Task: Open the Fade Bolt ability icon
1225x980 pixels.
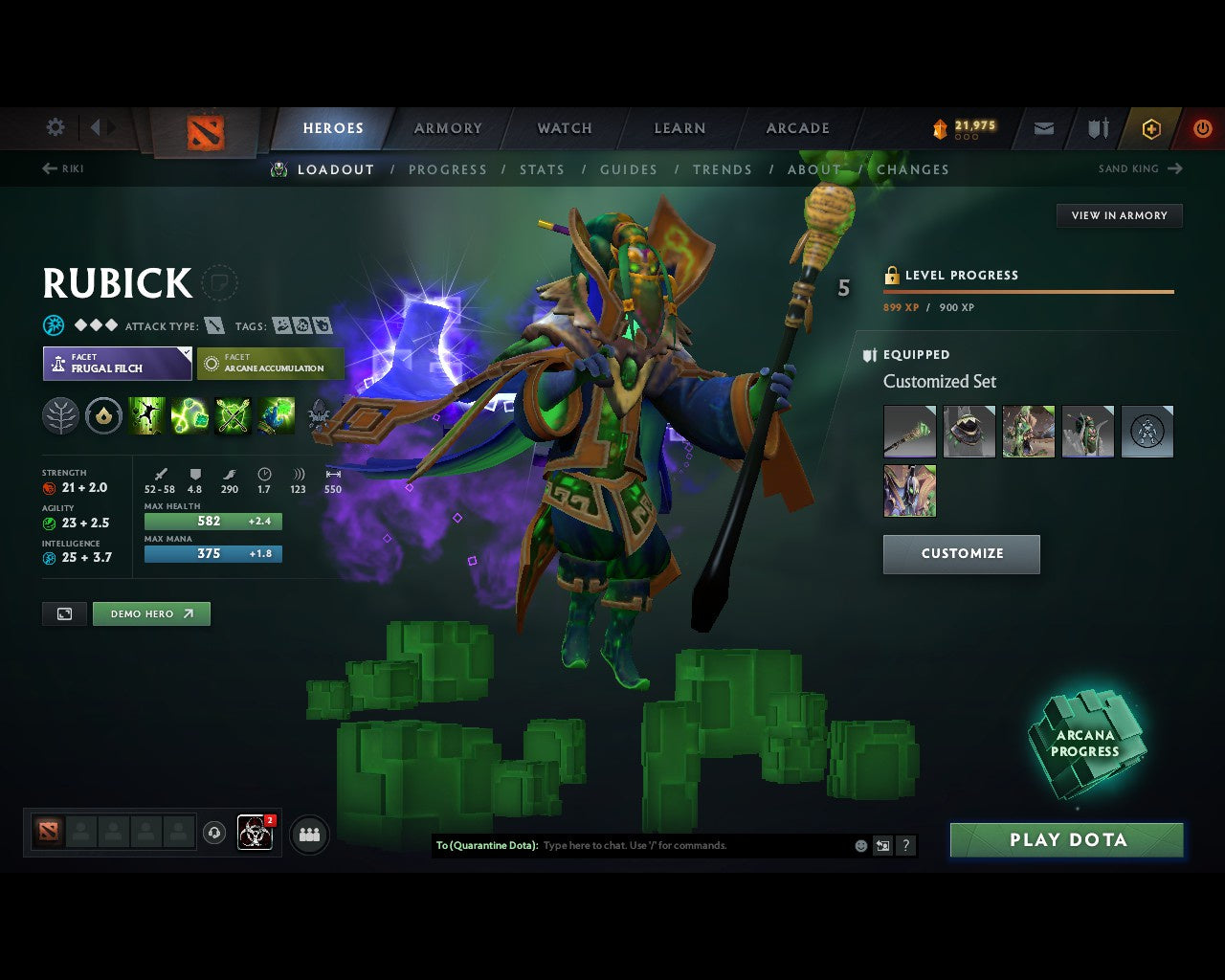Action: coord(190,415)
